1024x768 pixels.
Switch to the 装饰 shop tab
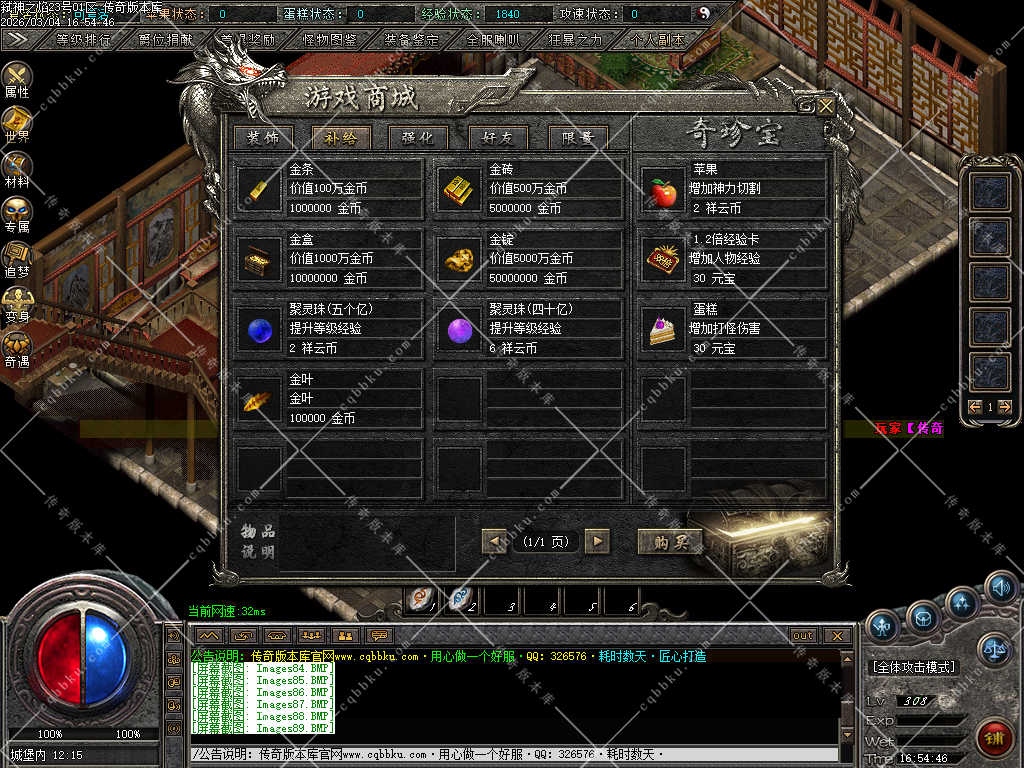[264, 138]
